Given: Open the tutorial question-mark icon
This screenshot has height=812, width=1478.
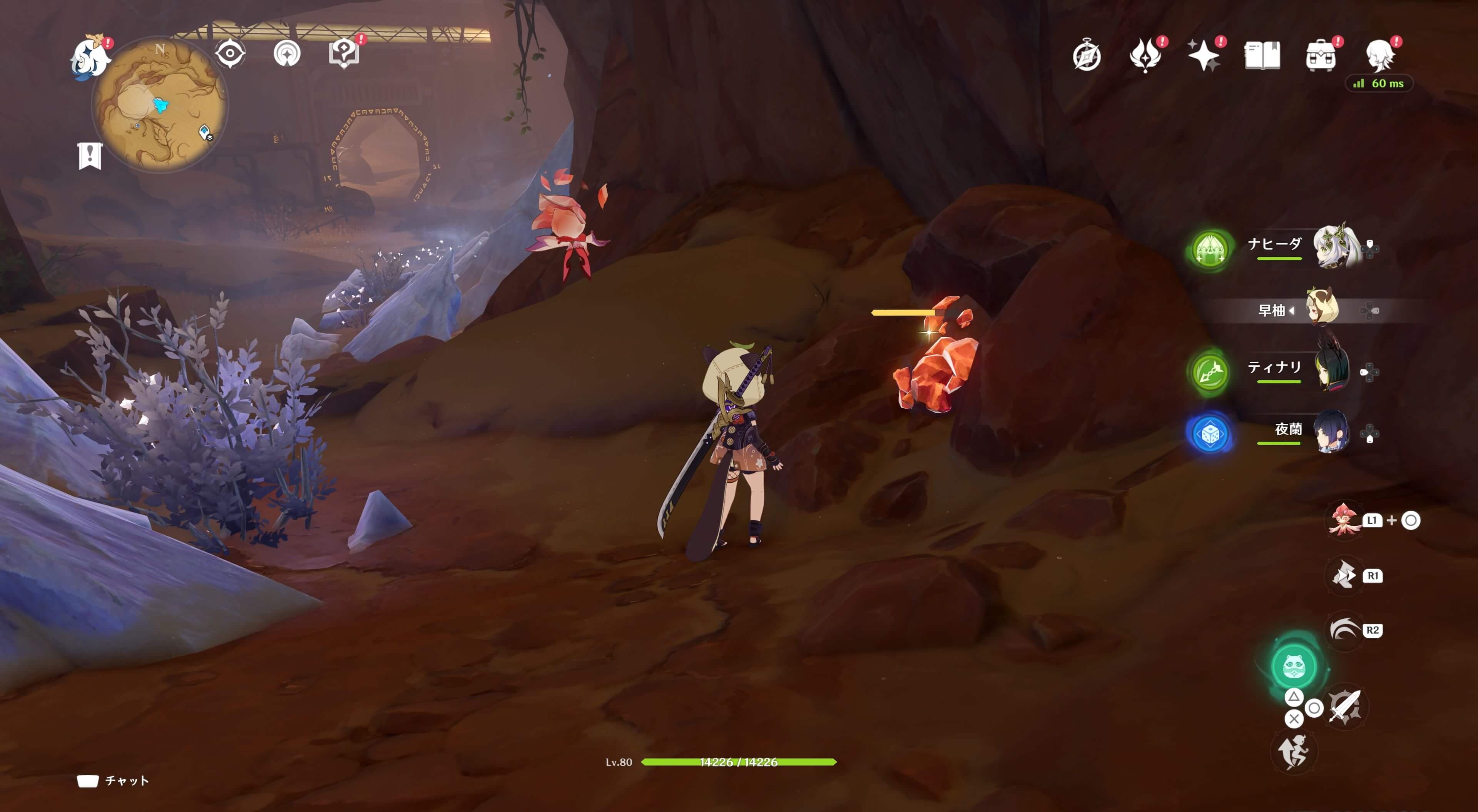Looking at the screenshot, I should (343, 53).
